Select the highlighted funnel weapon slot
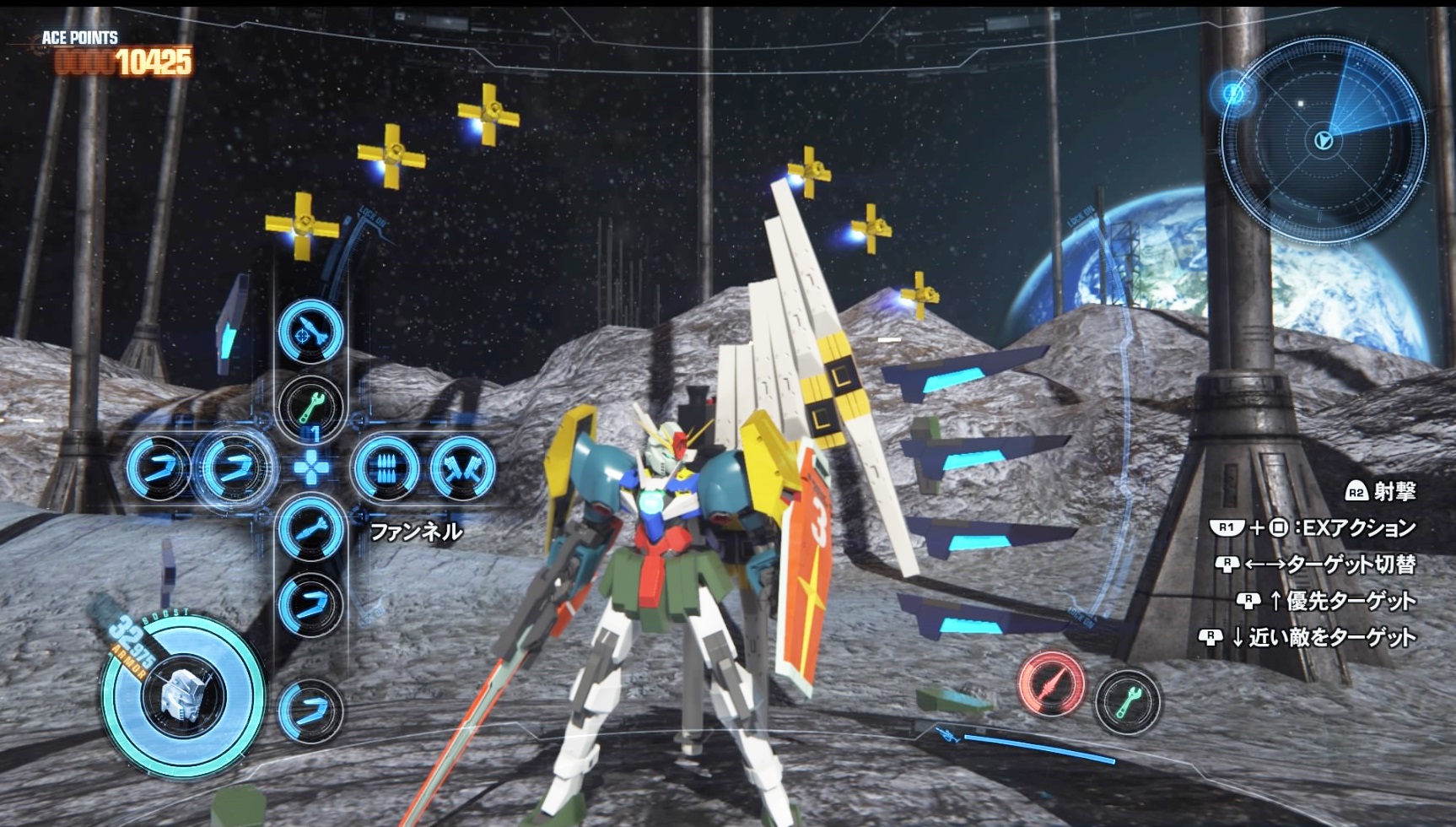The height and width of the screenshot is (827, 1456). tap(235, 468)
